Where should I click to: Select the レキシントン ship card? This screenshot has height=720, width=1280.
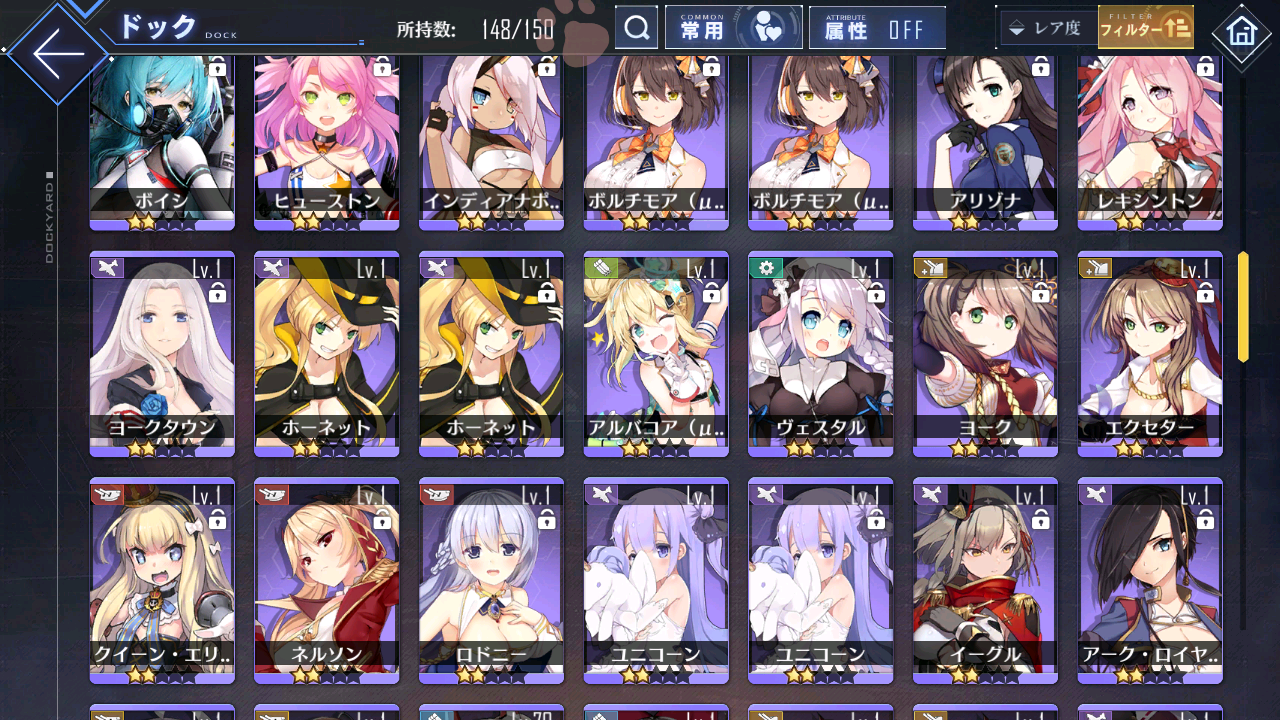[1150, 140]
